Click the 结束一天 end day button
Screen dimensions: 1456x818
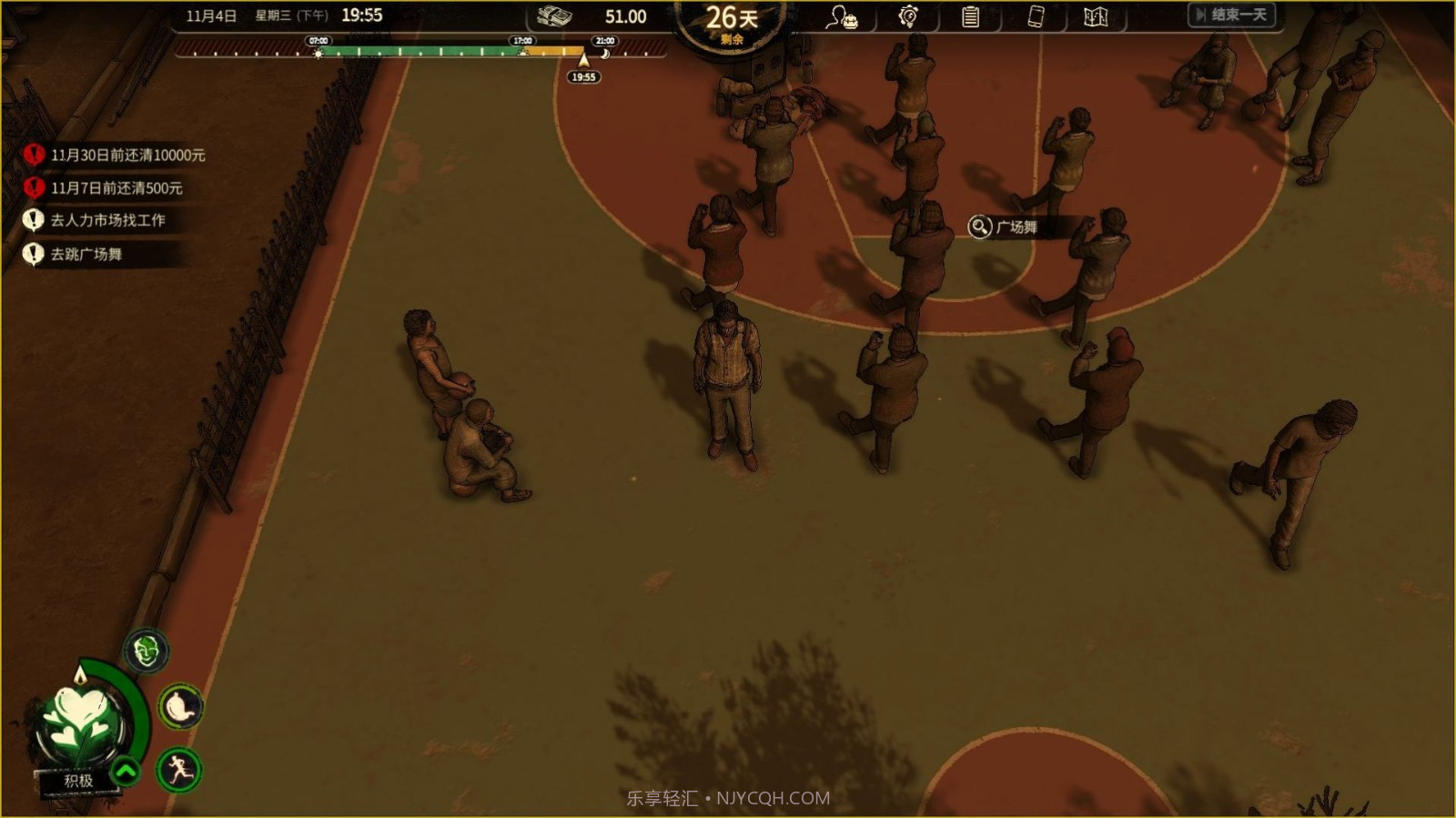point(1233,15)
